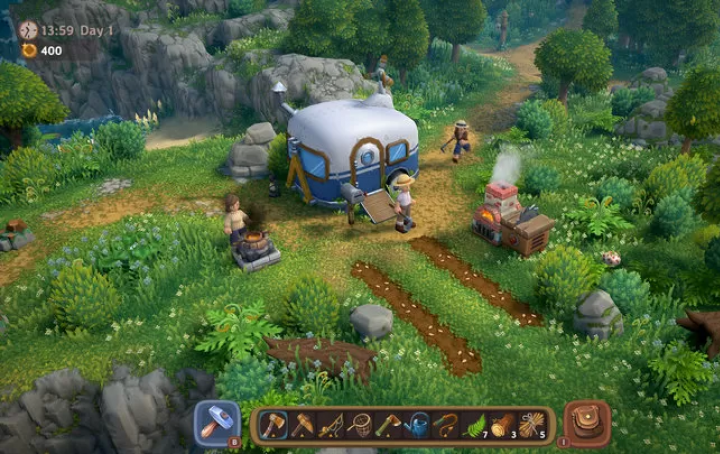Equip the blue watering can
This screenshot has width=720, height=454.
pos(418,425)
